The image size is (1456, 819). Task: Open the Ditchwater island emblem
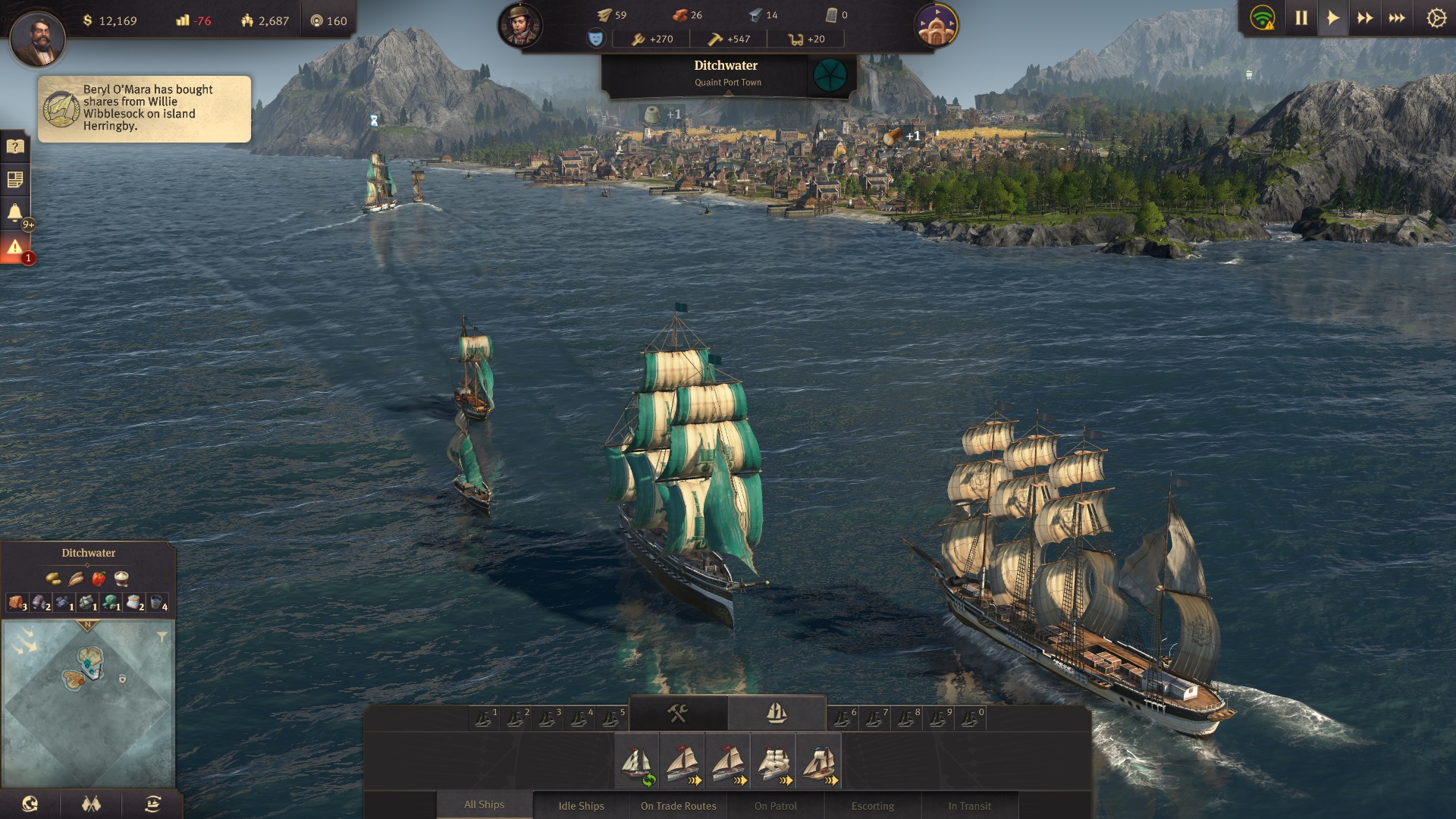click(830, 75)
